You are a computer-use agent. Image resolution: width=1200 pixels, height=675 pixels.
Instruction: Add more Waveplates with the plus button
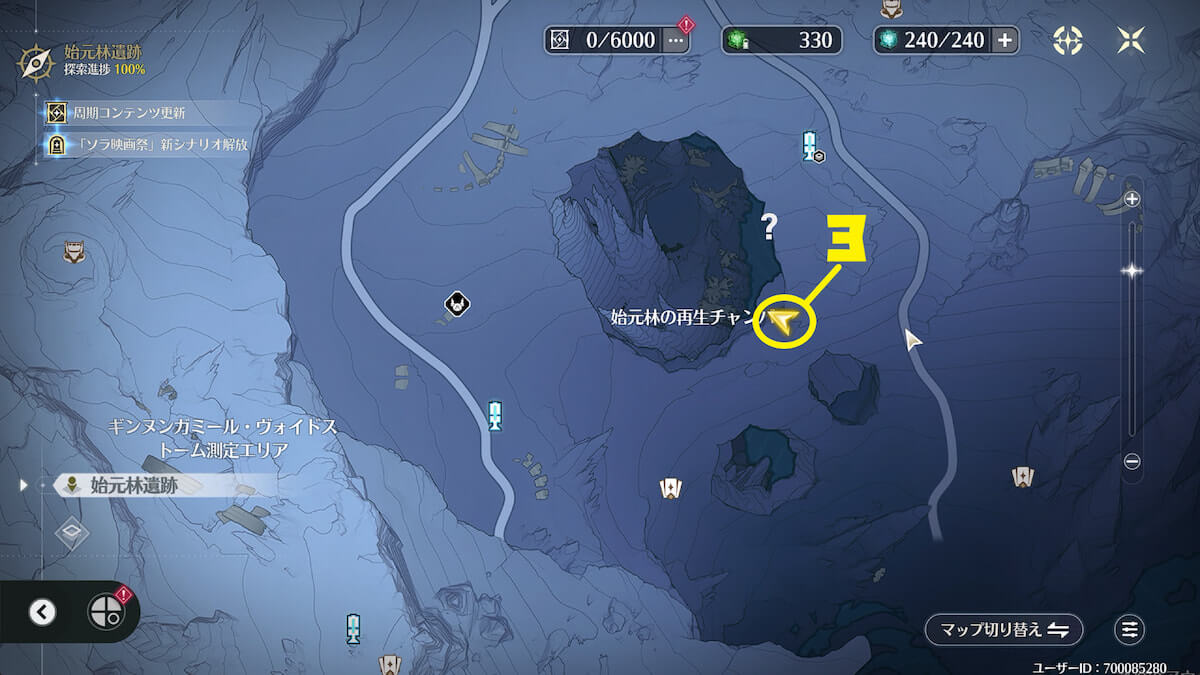click(x=1005, y=40)
